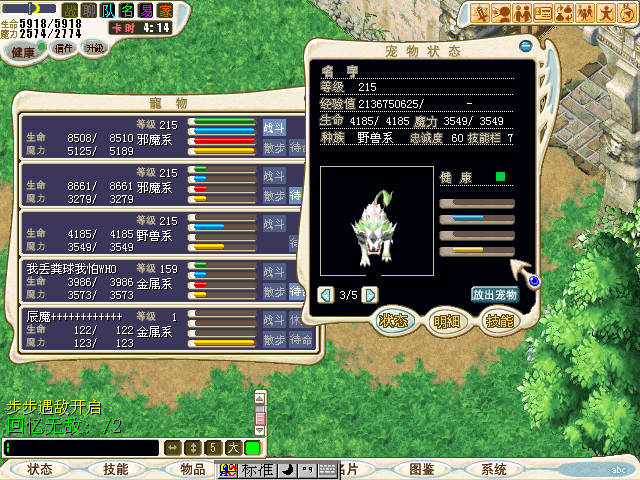Click the 升級 level-up button
640x480 pixels.
point(95,47)
